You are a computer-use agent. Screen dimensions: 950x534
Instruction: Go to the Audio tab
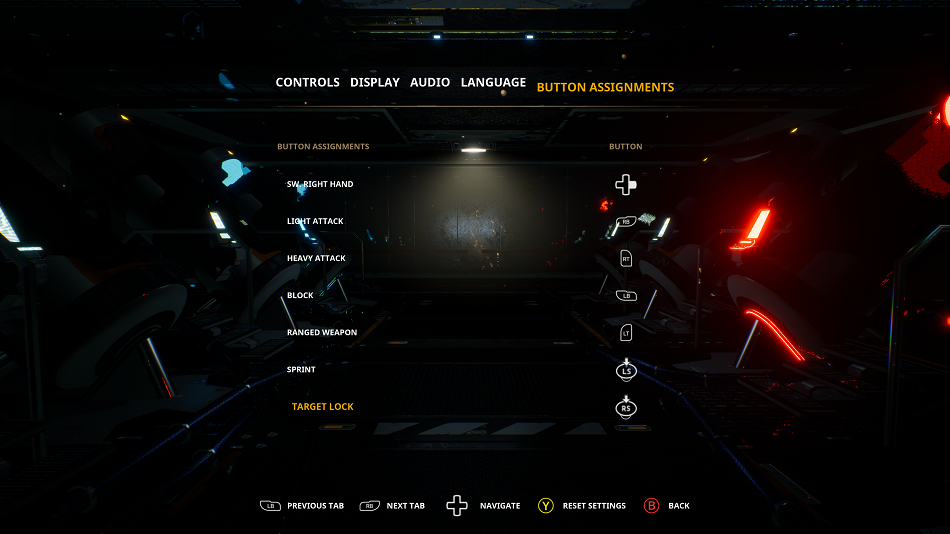pyautogui.click(x=430, y=83)
